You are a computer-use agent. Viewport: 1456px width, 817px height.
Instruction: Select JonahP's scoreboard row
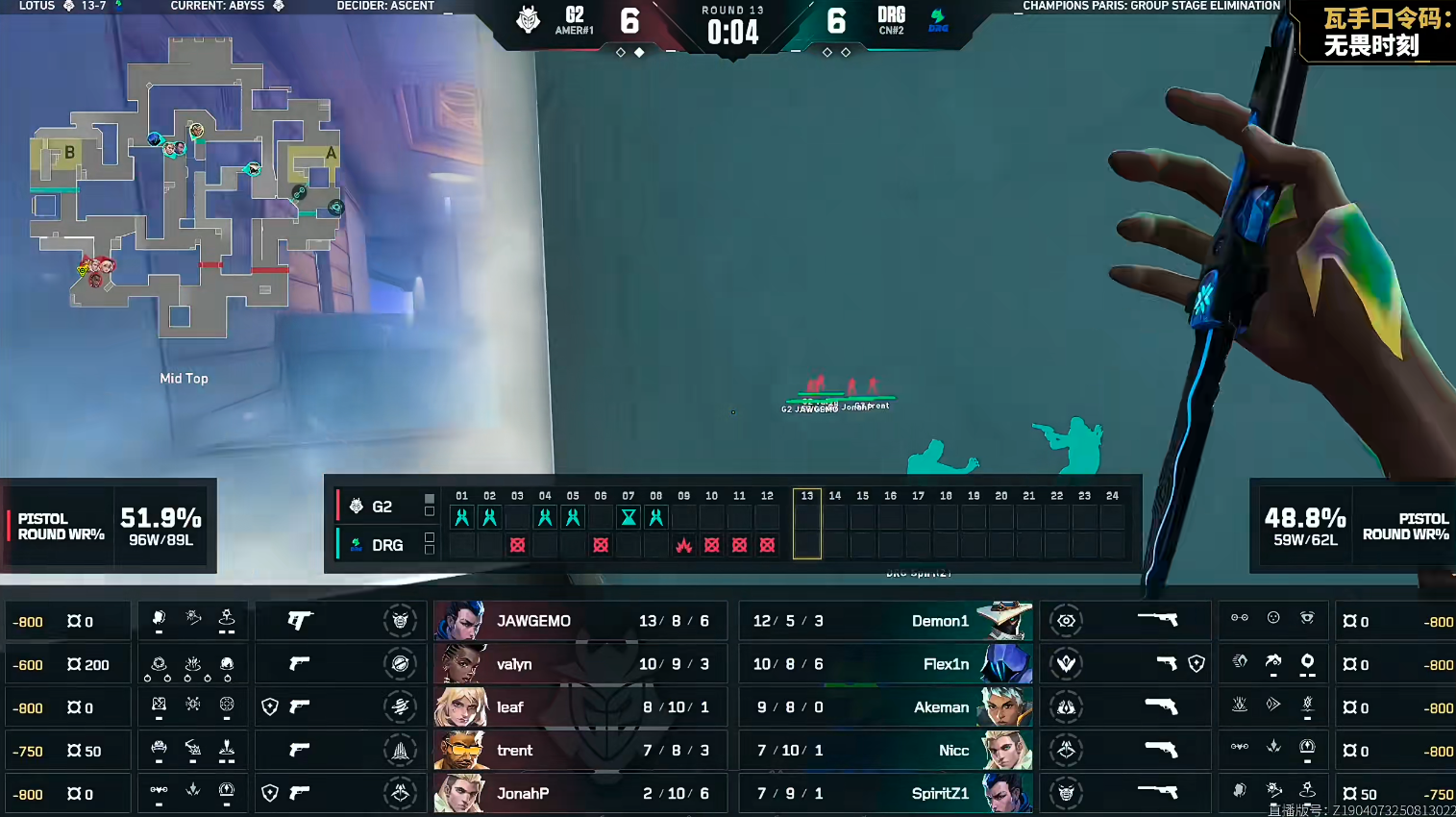click(523, 794)
